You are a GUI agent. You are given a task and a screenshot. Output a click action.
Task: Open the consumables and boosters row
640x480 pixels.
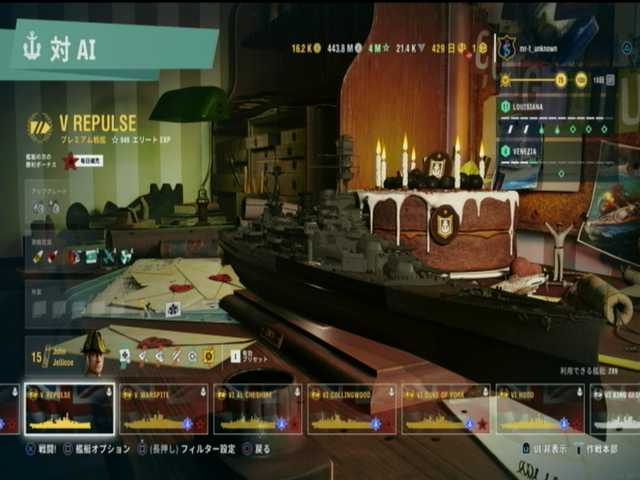(x=82, y=256)
